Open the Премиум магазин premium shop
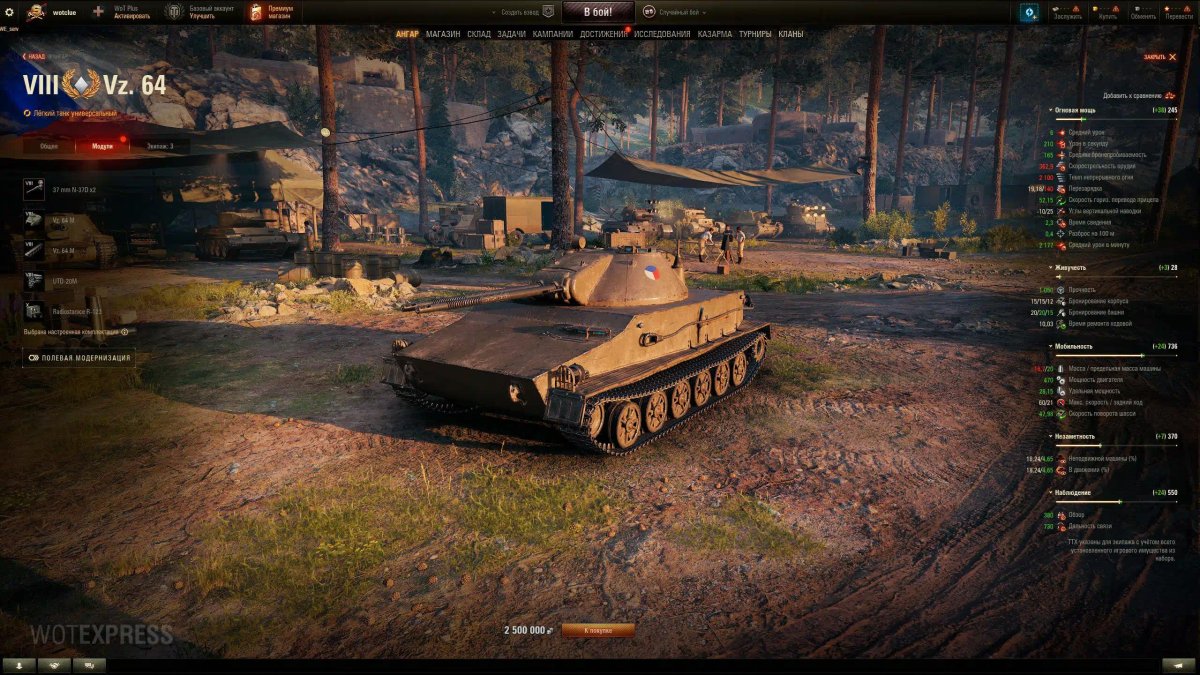Viewport: 1200px width, 675px height. point(270,12)
